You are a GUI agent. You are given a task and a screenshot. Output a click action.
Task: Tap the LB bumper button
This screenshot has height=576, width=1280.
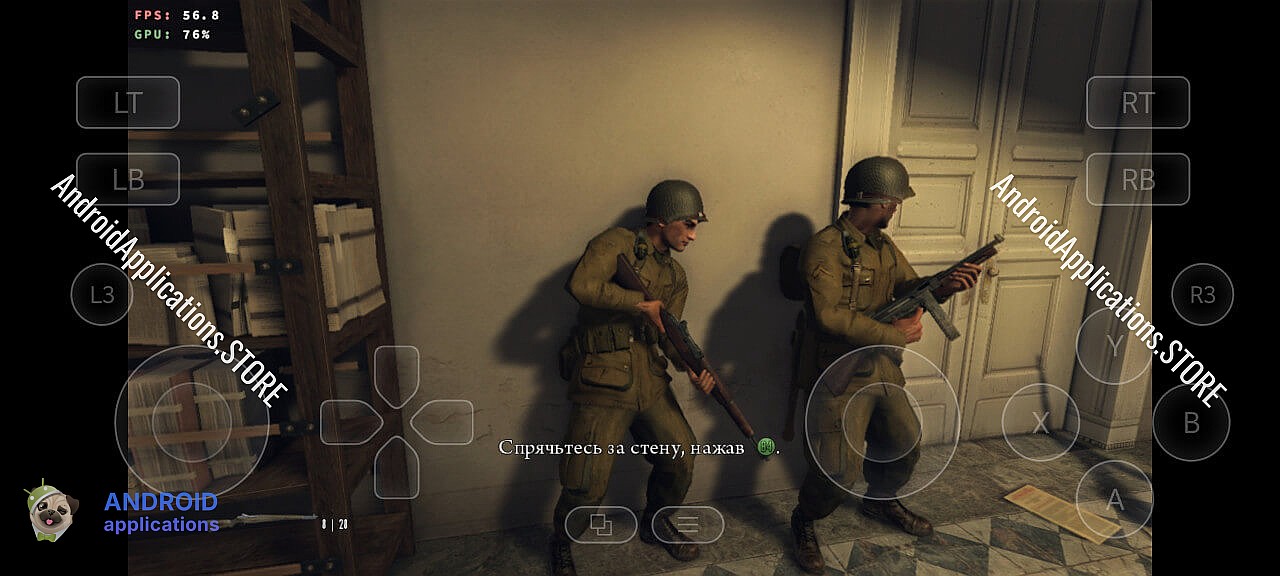pyautogui.click(x=128, y=179)
